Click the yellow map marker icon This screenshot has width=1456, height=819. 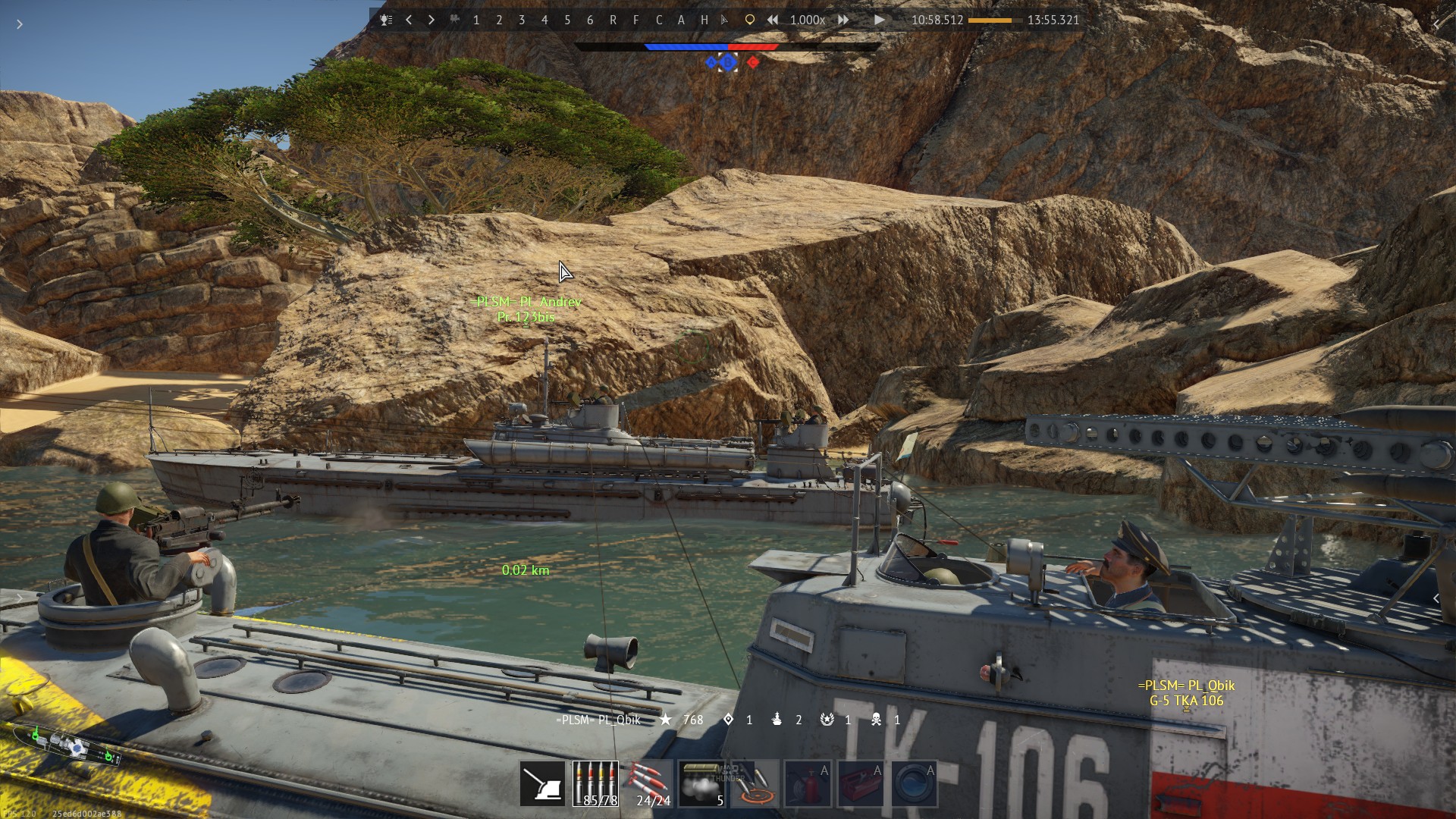click(749, 20)
